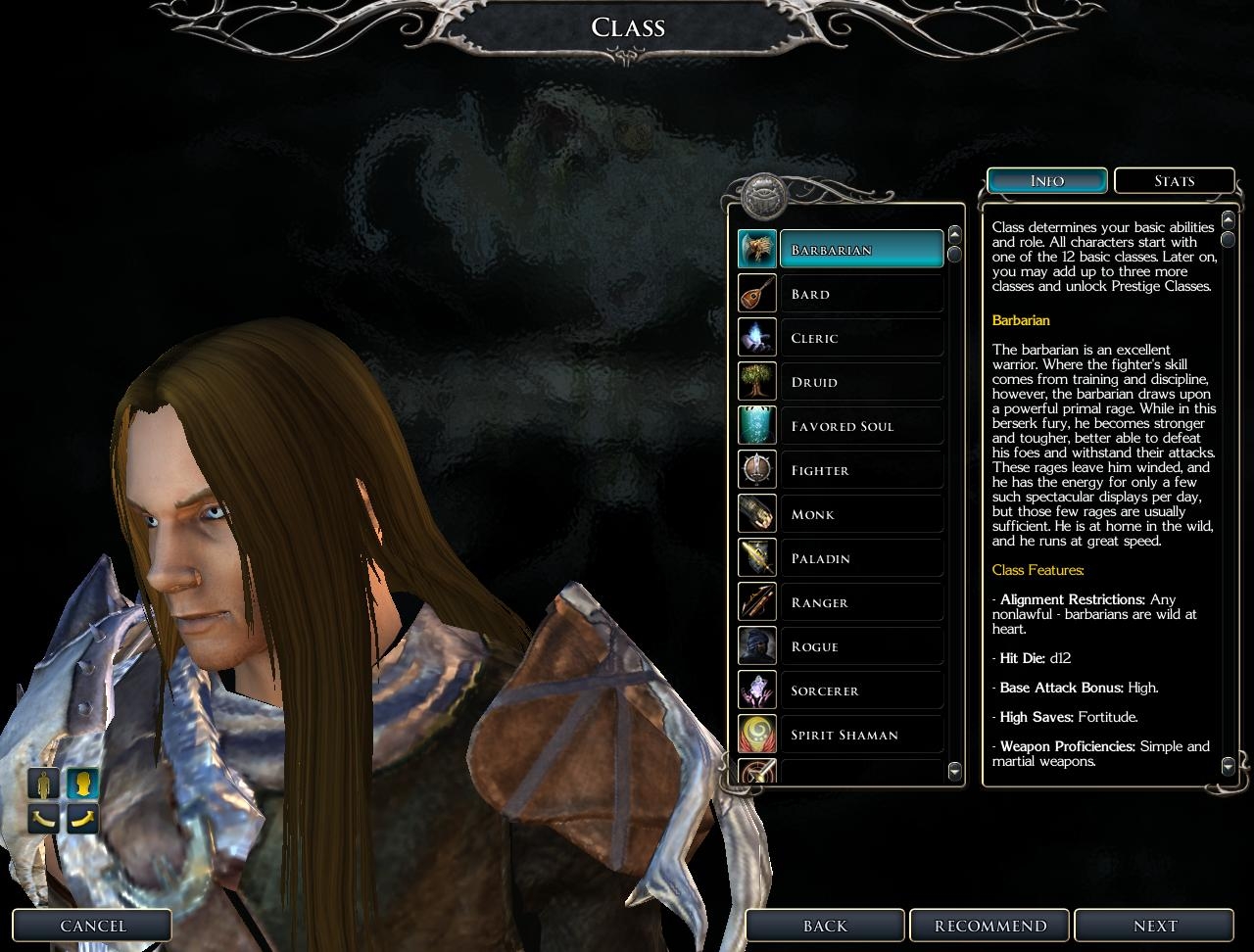Select the Barbarian class
1254x952 pixels.
(x=860, y=250)
